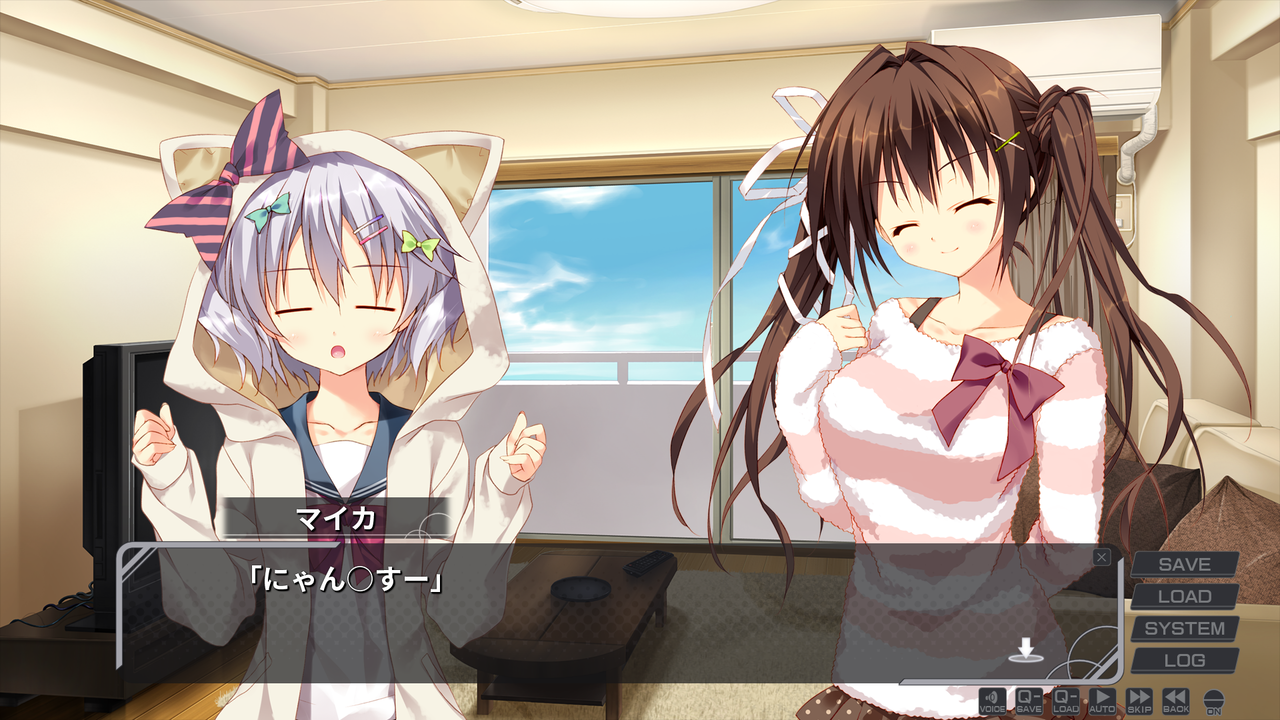Rewind dialogue using the BACK icon
Viewport: 1280px width, 720px height.
(1178, 703)
